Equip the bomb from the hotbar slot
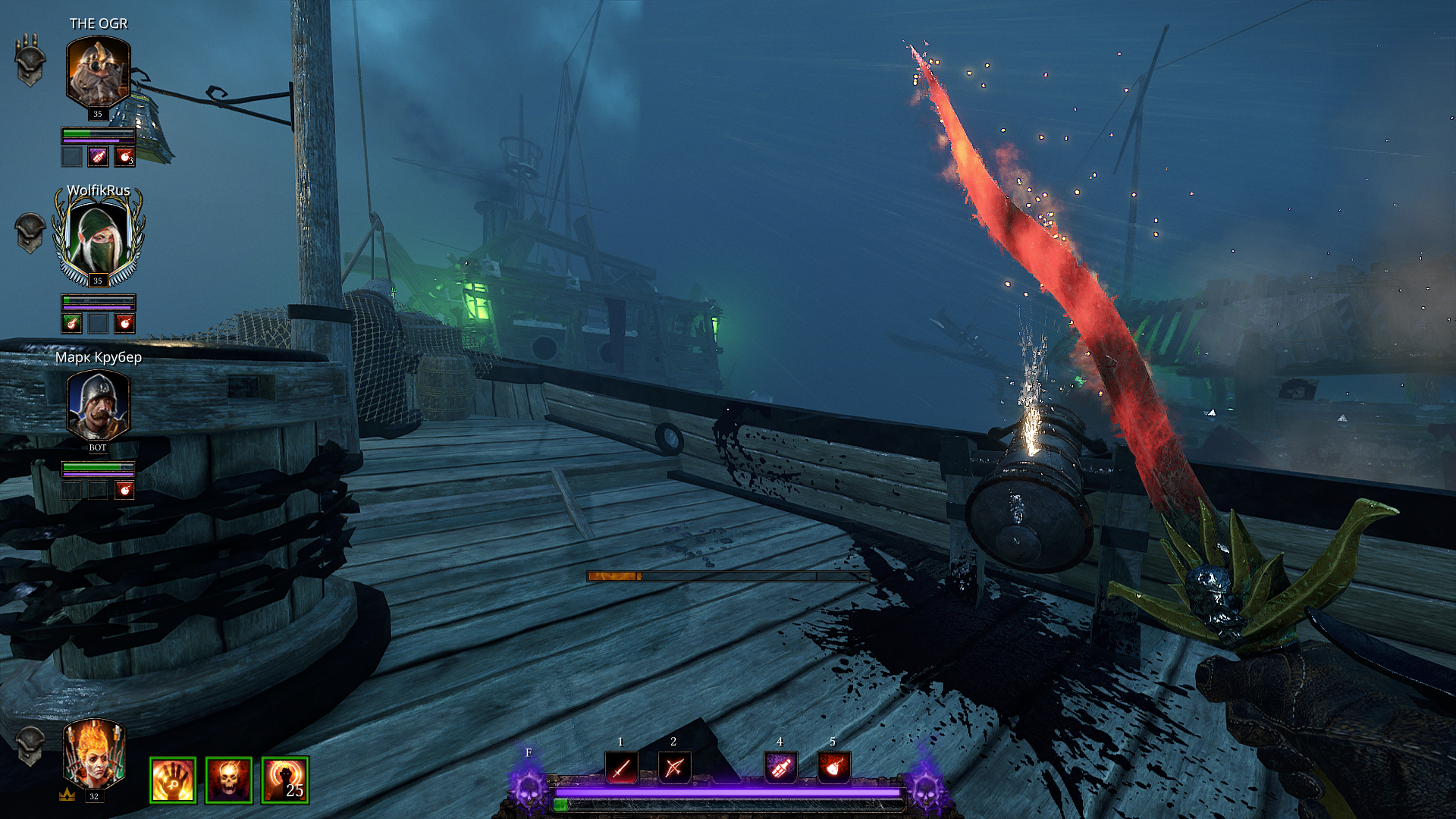Viewport: 1456px width, 819px height. (833, 768)
